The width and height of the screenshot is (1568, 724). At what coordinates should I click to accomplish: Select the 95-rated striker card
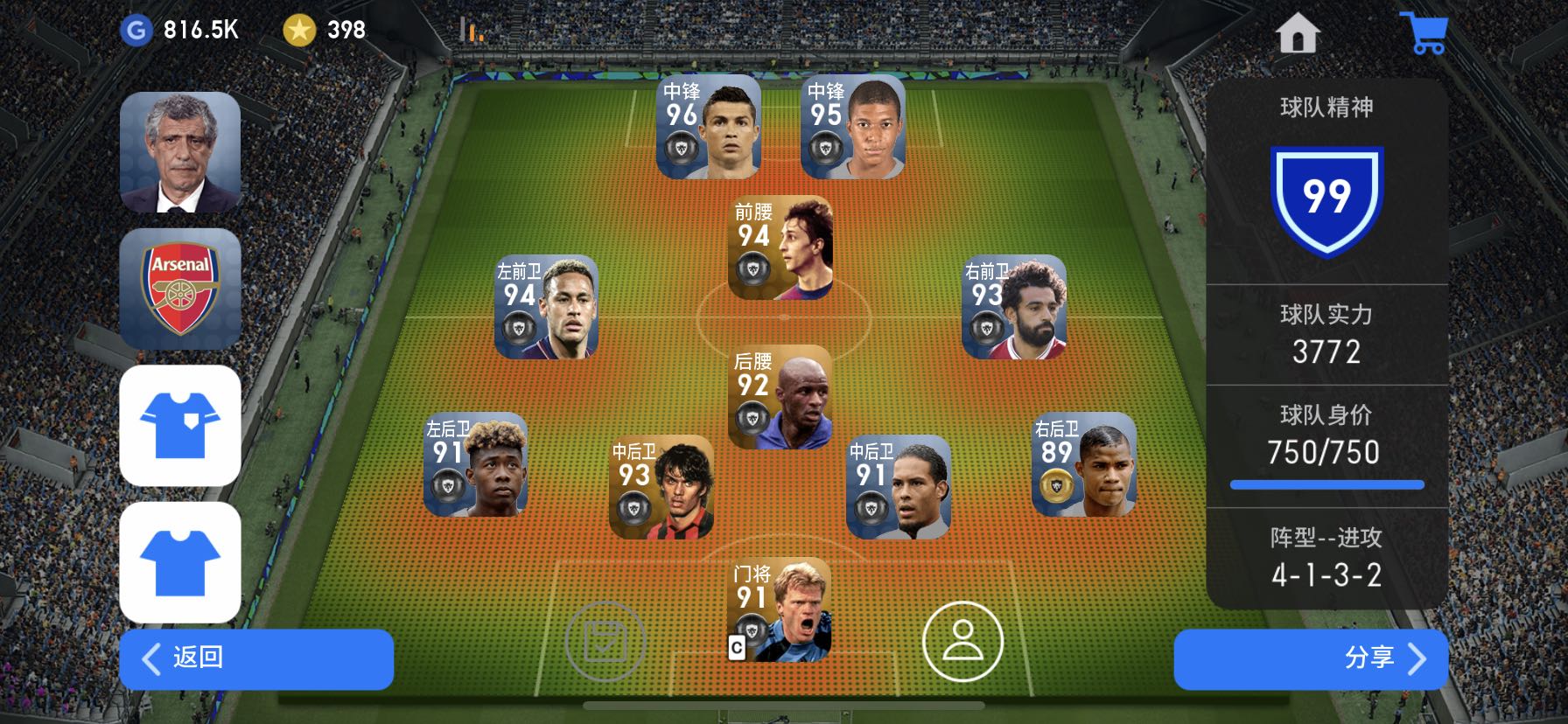(852, 127)
